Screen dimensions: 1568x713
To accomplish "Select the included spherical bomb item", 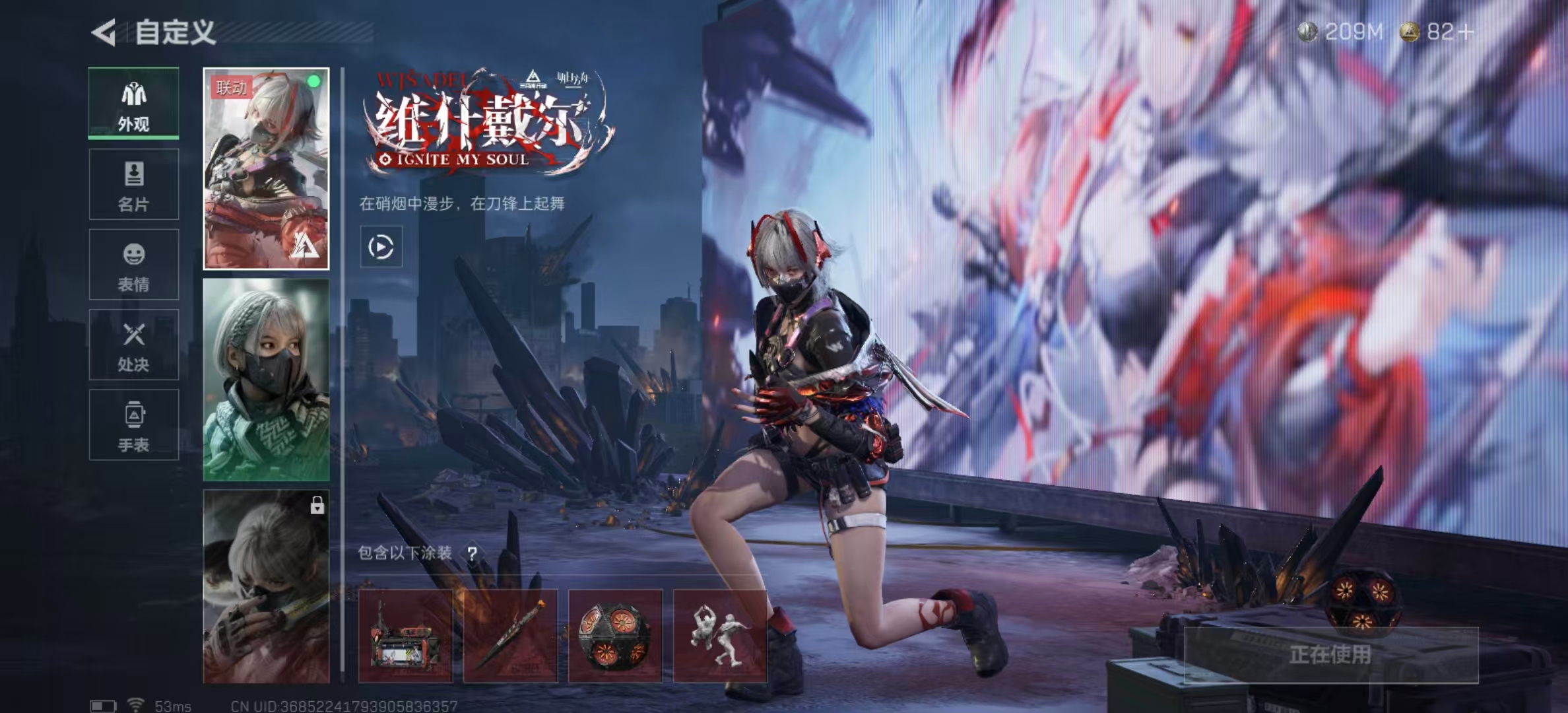I will coord(615,636).
